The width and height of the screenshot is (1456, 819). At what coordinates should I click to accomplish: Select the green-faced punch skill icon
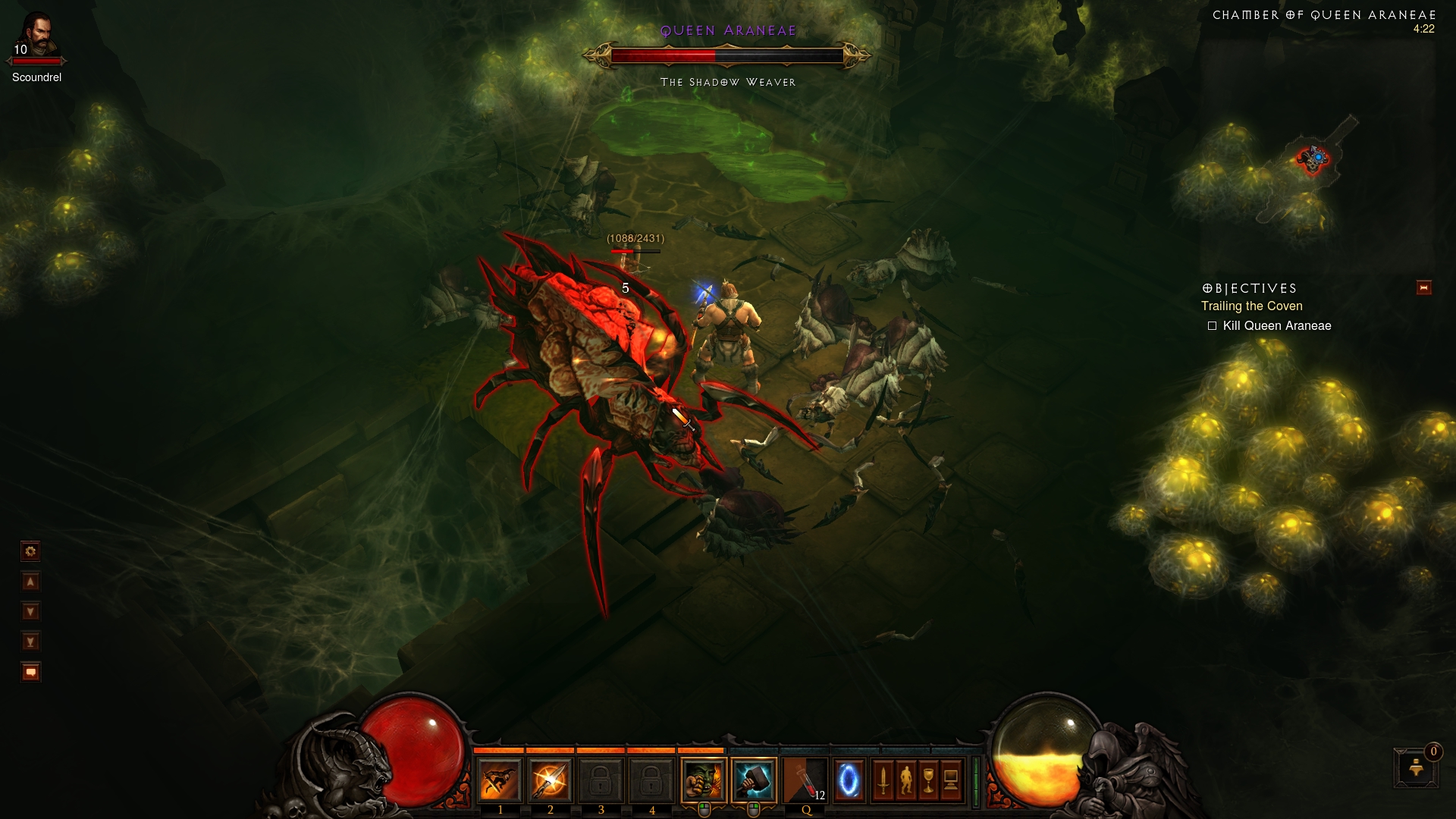703,780
